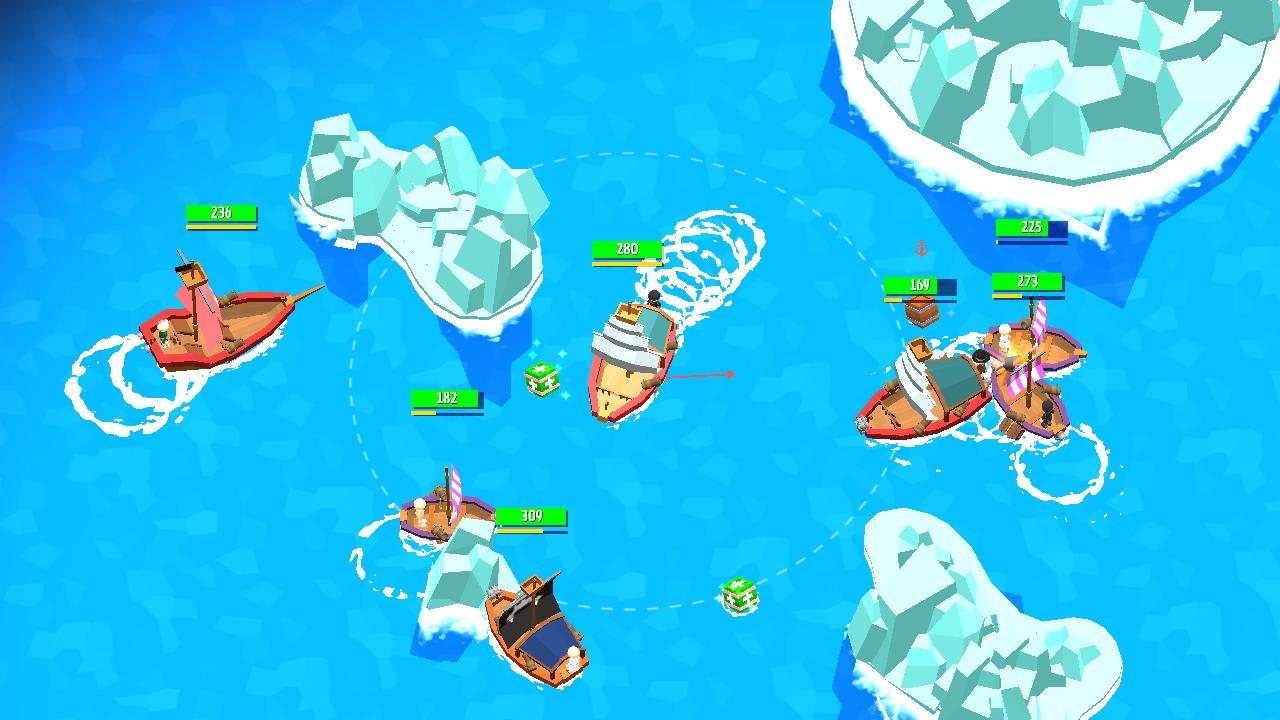Click the wooden treasure chest pickup
1280x720 pixels.
click(x=919, y=312)
